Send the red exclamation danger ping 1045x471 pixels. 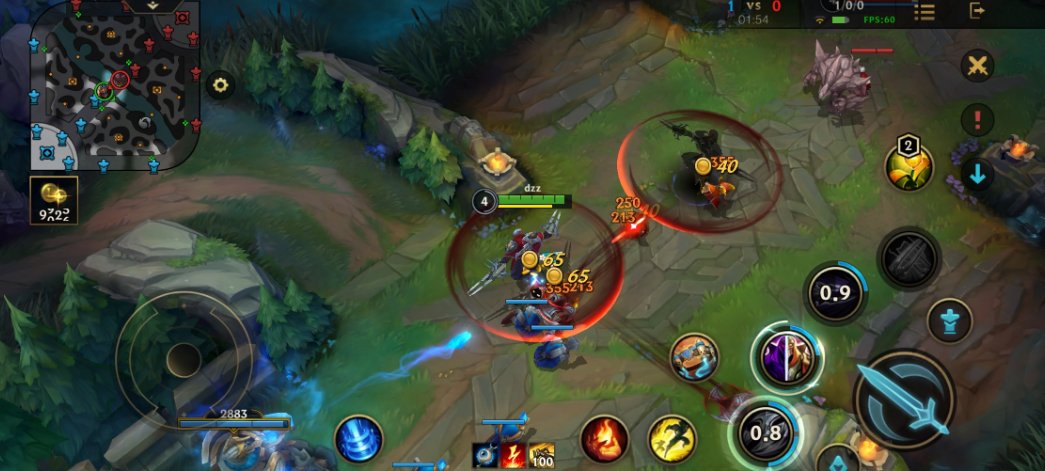pos(977,120)
